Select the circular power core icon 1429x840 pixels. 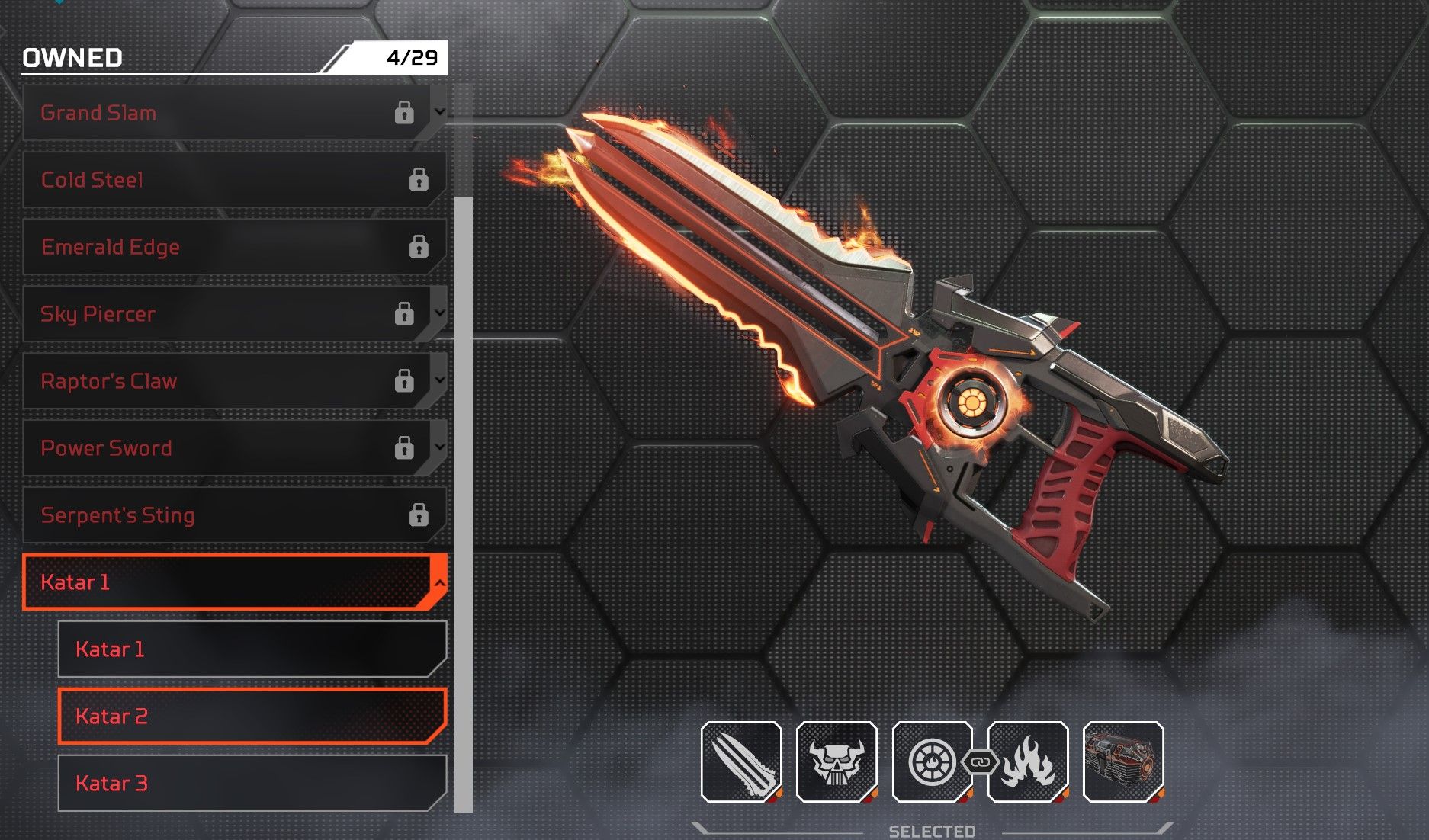[931, 761]
